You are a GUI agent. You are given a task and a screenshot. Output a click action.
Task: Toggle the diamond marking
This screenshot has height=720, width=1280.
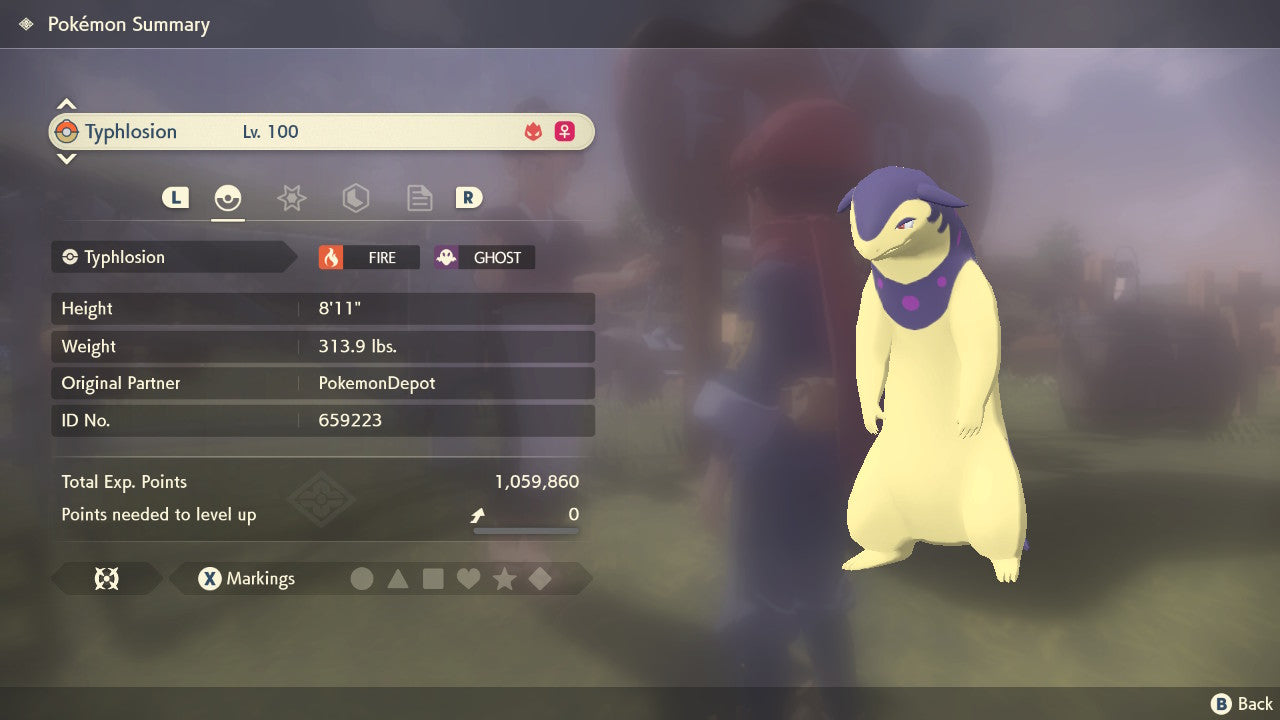point(540,578)
